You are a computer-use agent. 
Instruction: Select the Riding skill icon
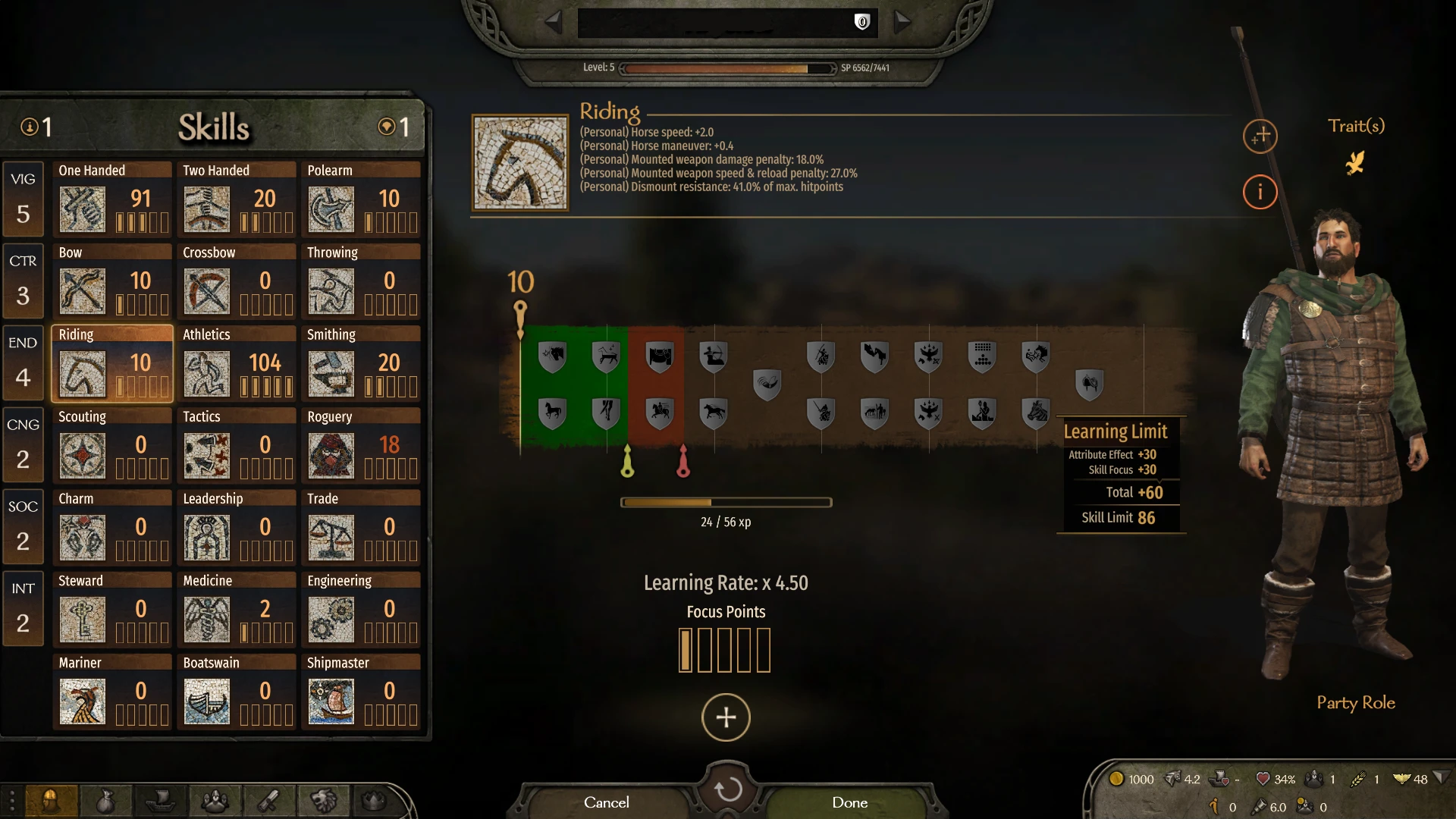click(82, 373)
